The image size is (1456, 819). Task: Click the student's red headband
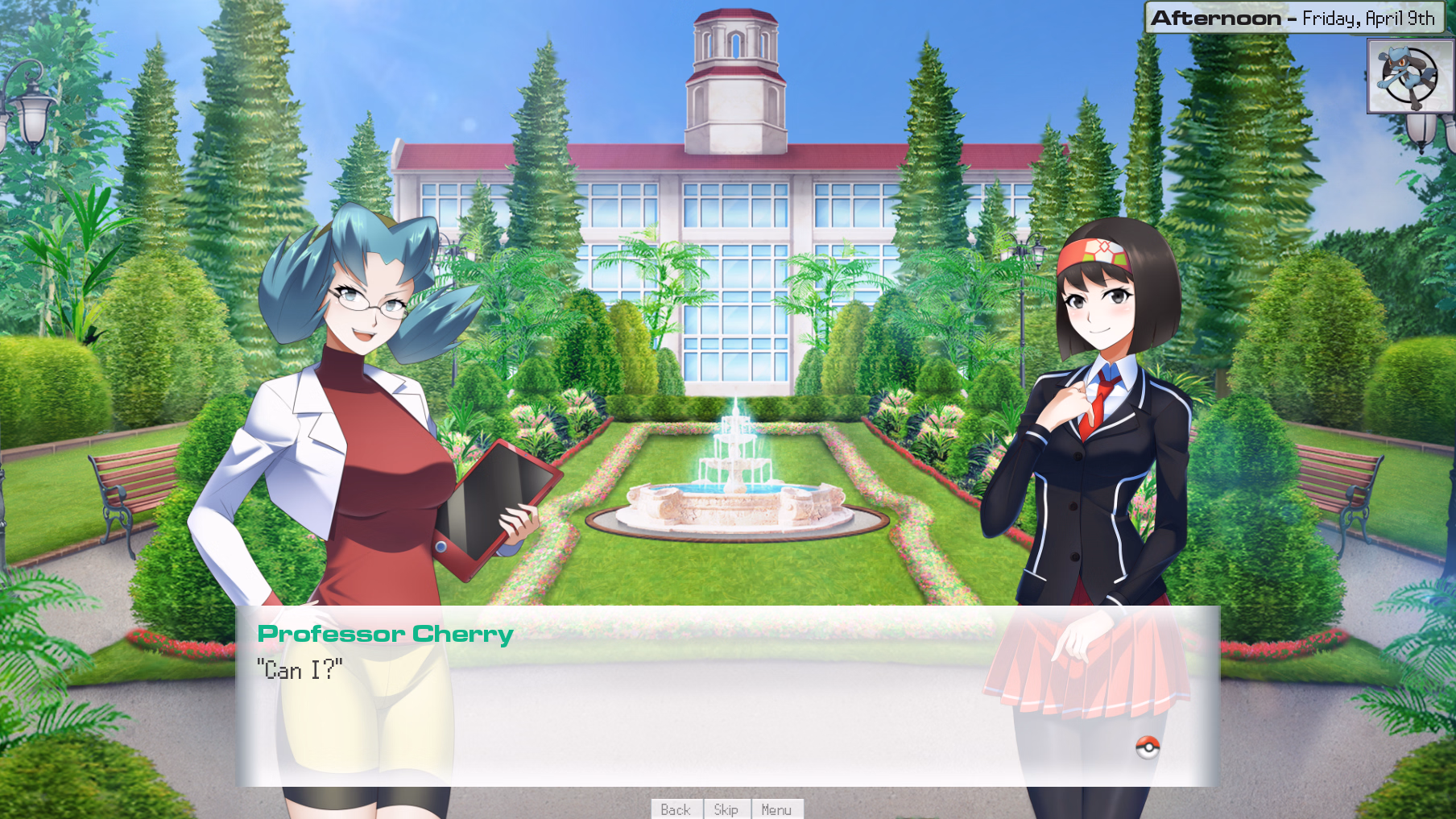tap(1095, 252)
